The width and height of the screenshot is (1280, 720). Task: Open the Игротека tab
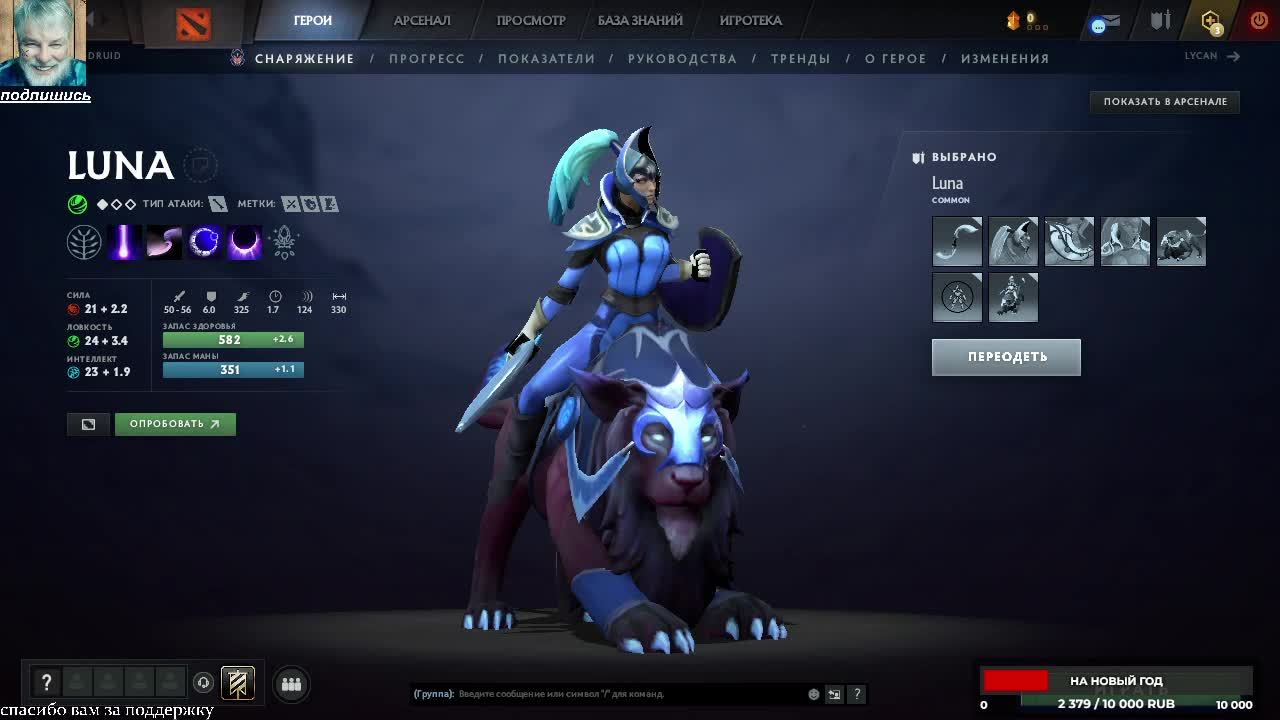click(x=751, y=20)
